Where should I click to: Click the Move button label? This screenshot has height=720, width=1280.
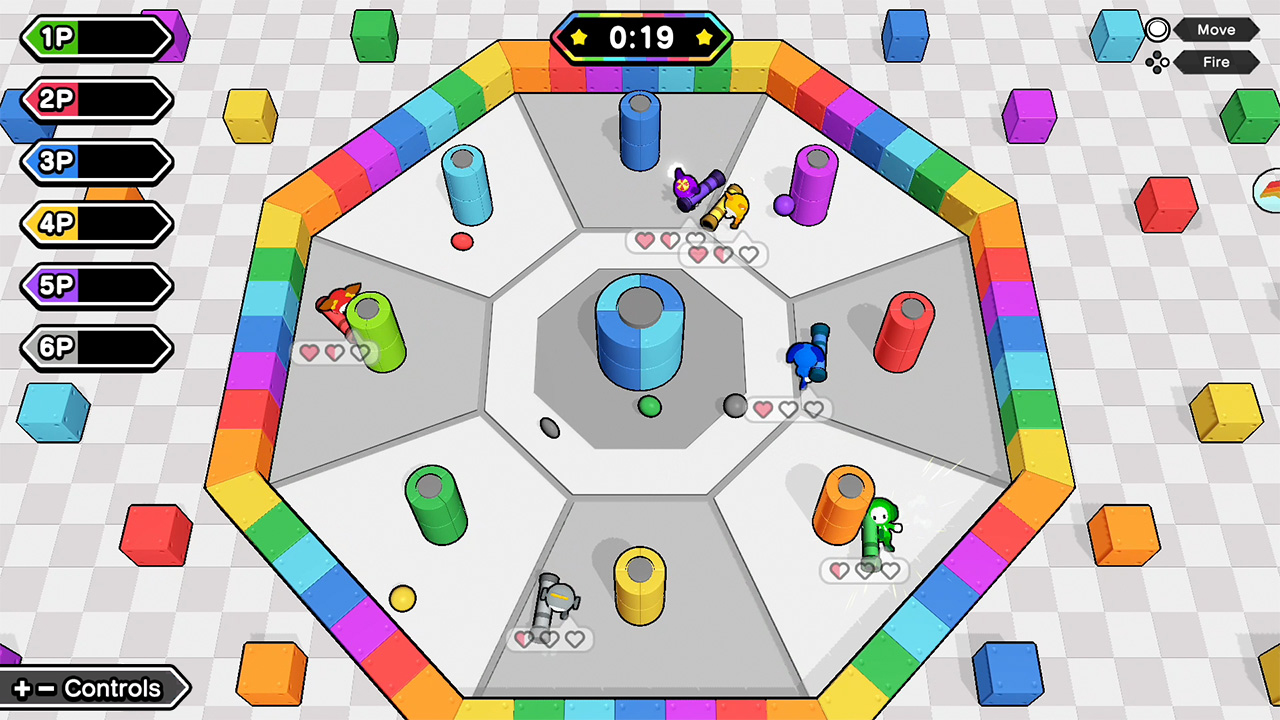coord(1216,29)
